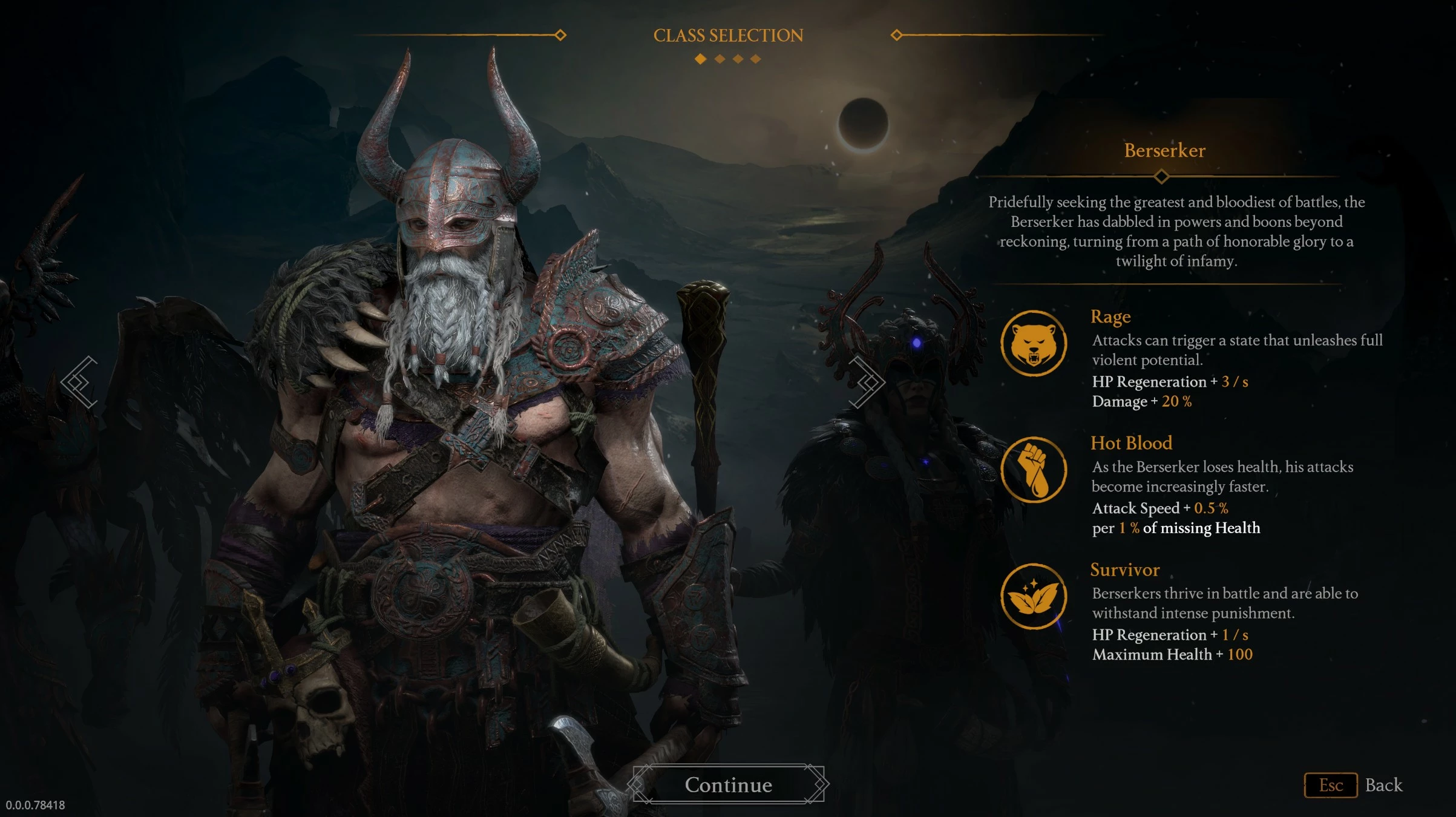Switch to the next class with right arrow
Screen dimensions: 1456x817
pos(867,382)
